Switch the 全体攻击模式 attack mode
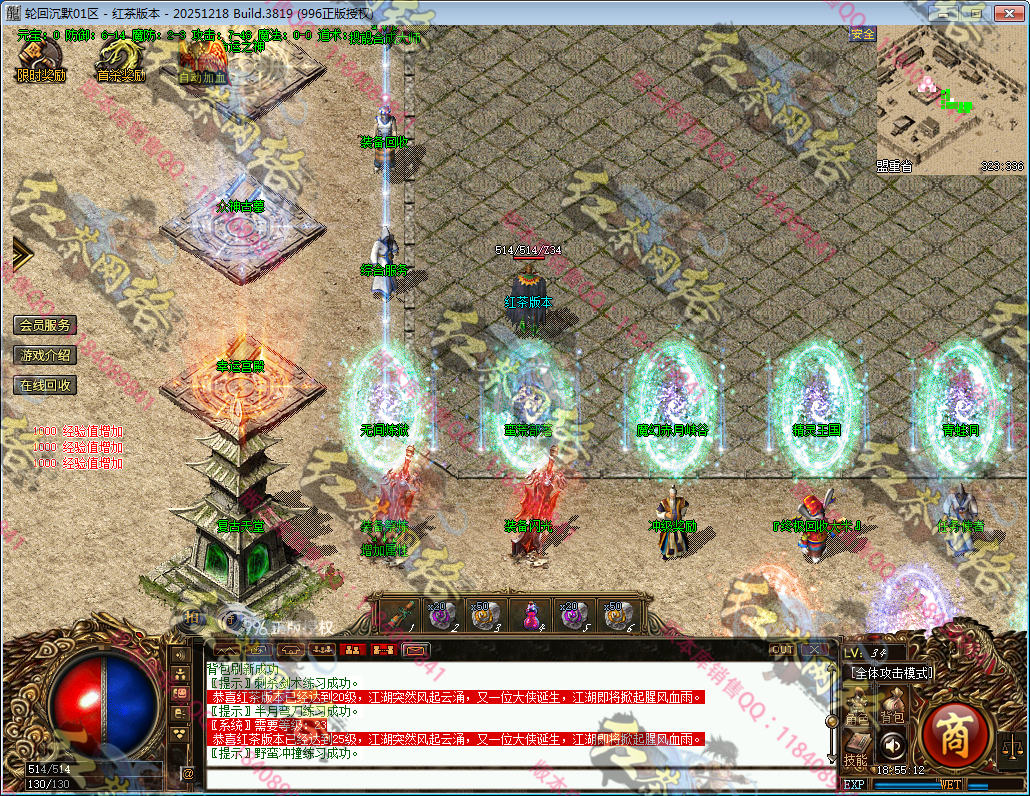The width and height of the screenshot is (1030, 796). point(891,673)
